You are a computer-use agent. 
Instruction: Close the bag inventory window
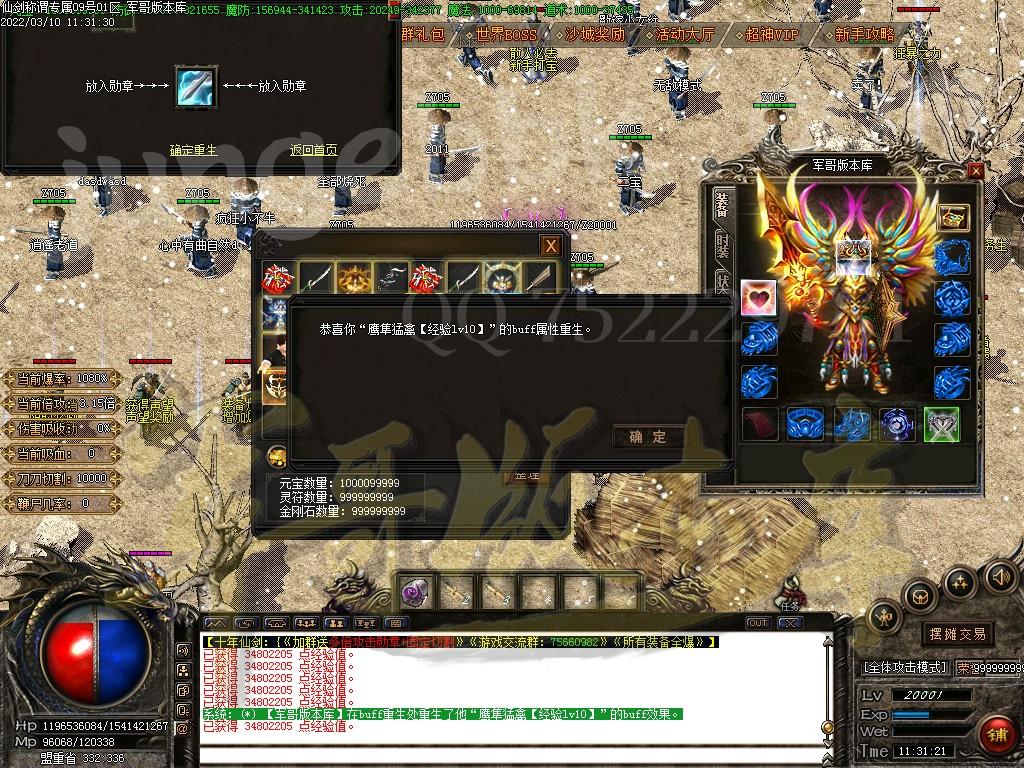(x=550, y=246)
